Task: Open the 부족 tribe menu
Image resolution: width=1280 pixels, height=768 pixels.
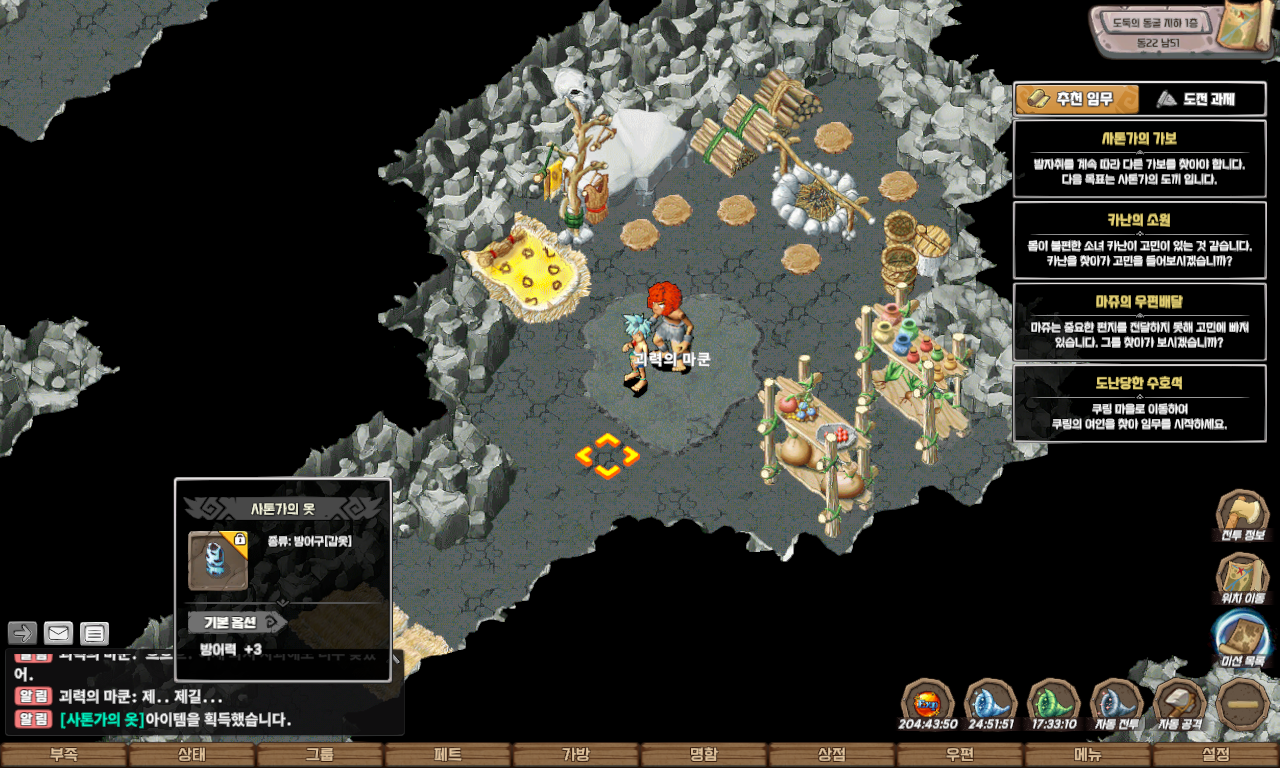Action: click(64, 755)
